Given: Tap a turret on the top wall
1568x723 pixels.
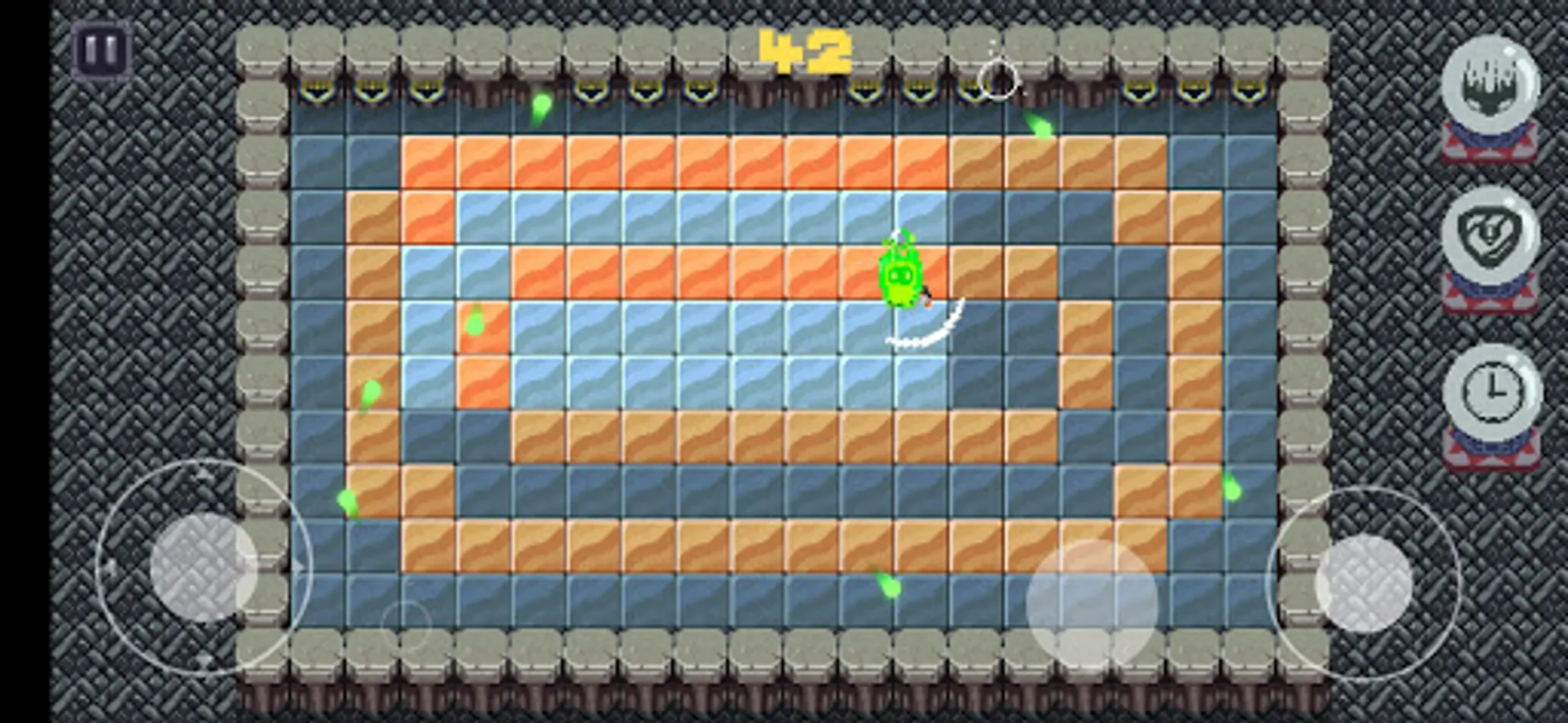Looking at the screenshot, I should point(646,88).
